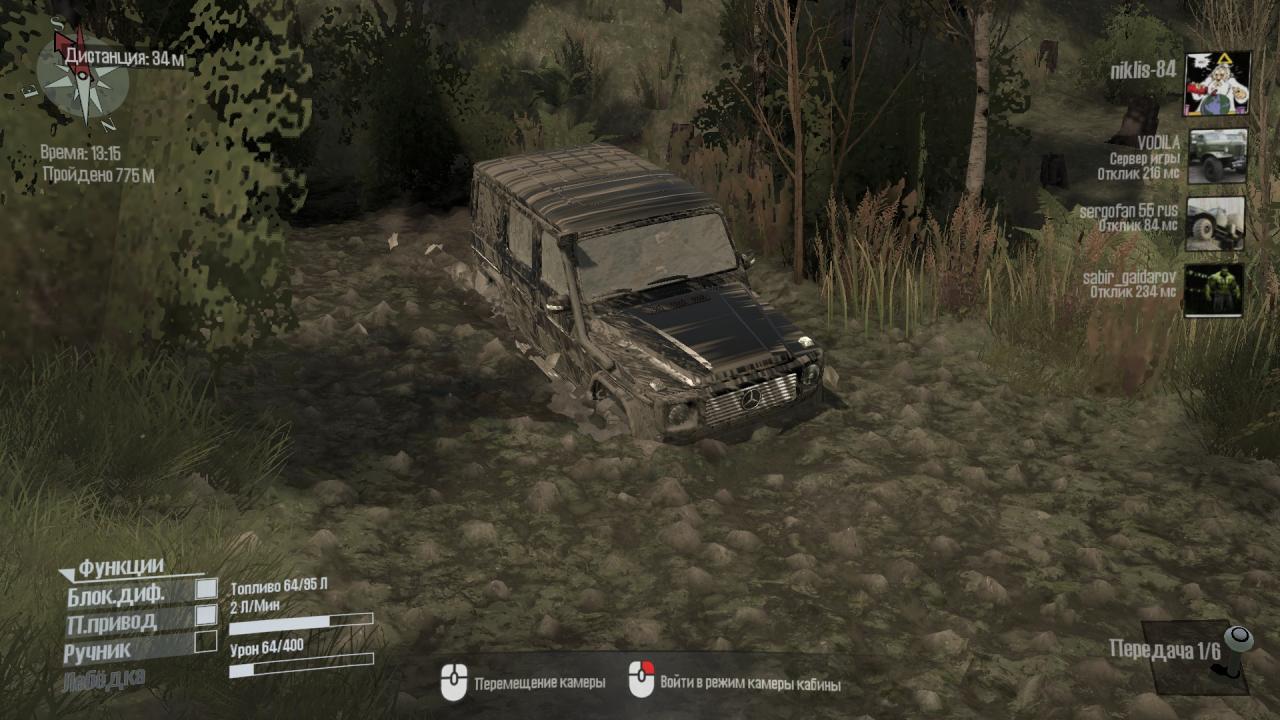Toggle the Блок.диф. differential lock checkbox
1280x720 pixels.
206,590
